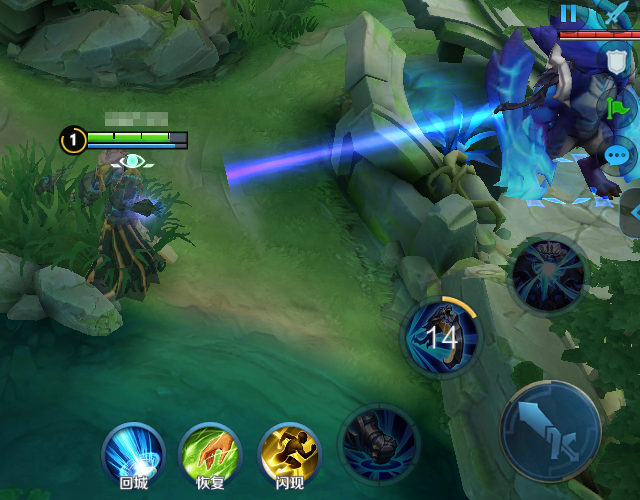This screenshot has width=640, height=500.
Task: Use the 恢复 heal spell
Action: click(210, 455)
